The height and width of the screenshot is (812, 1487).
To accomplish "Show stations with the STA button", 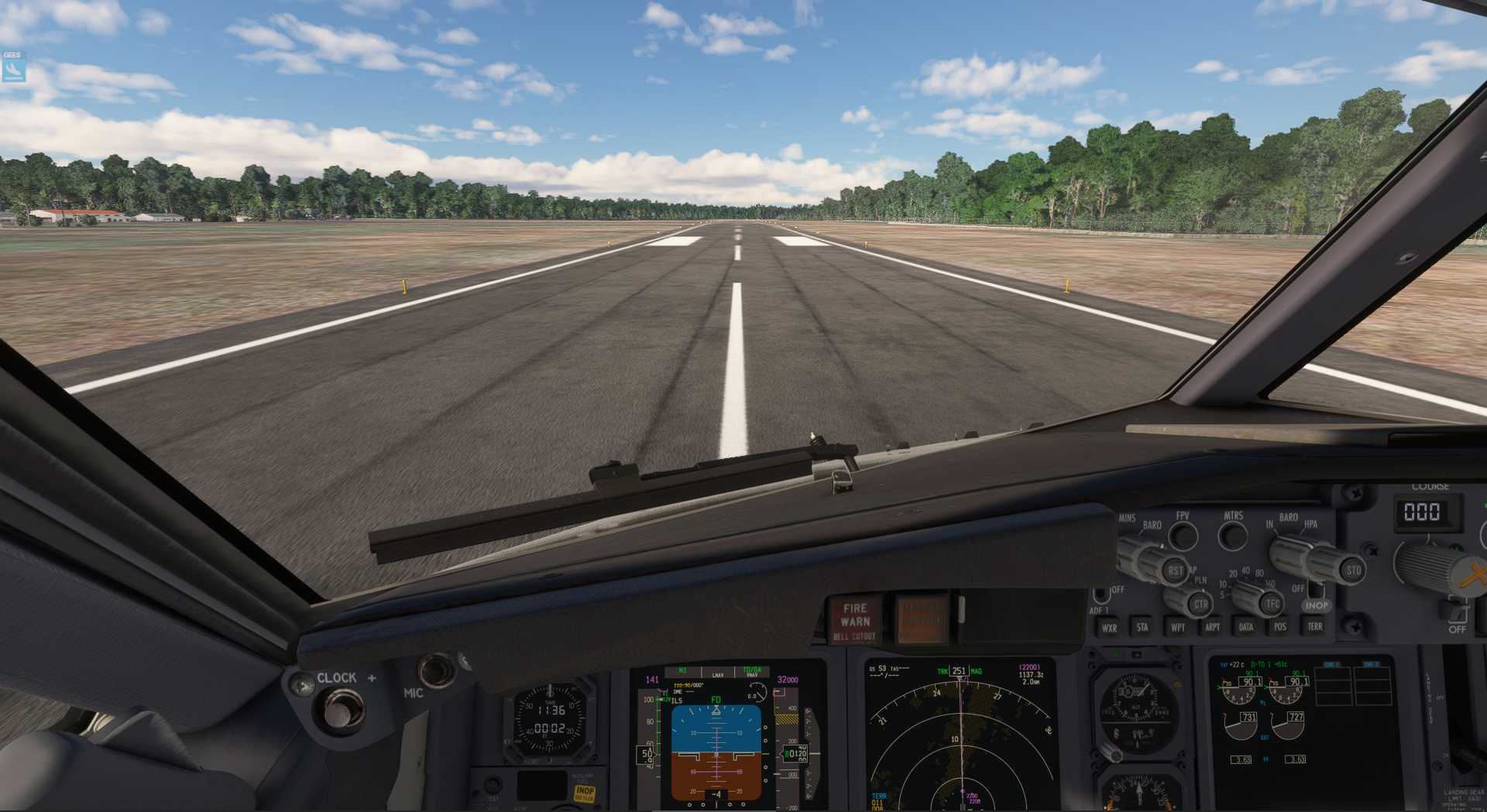I will pyautogui.click(x=1142, y=627).
